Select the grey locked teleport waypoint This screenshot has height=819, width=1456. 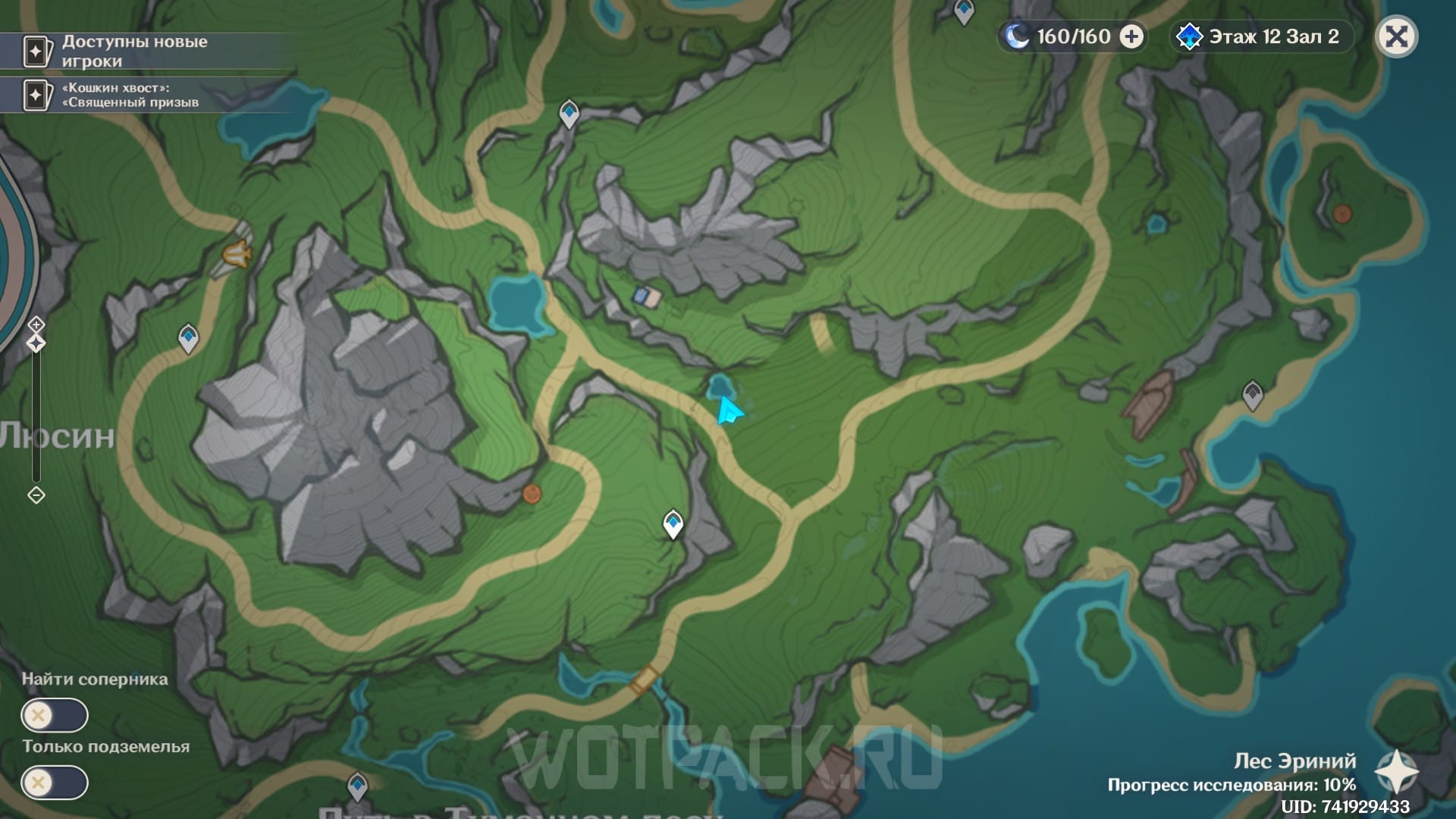coord(1252,395)
